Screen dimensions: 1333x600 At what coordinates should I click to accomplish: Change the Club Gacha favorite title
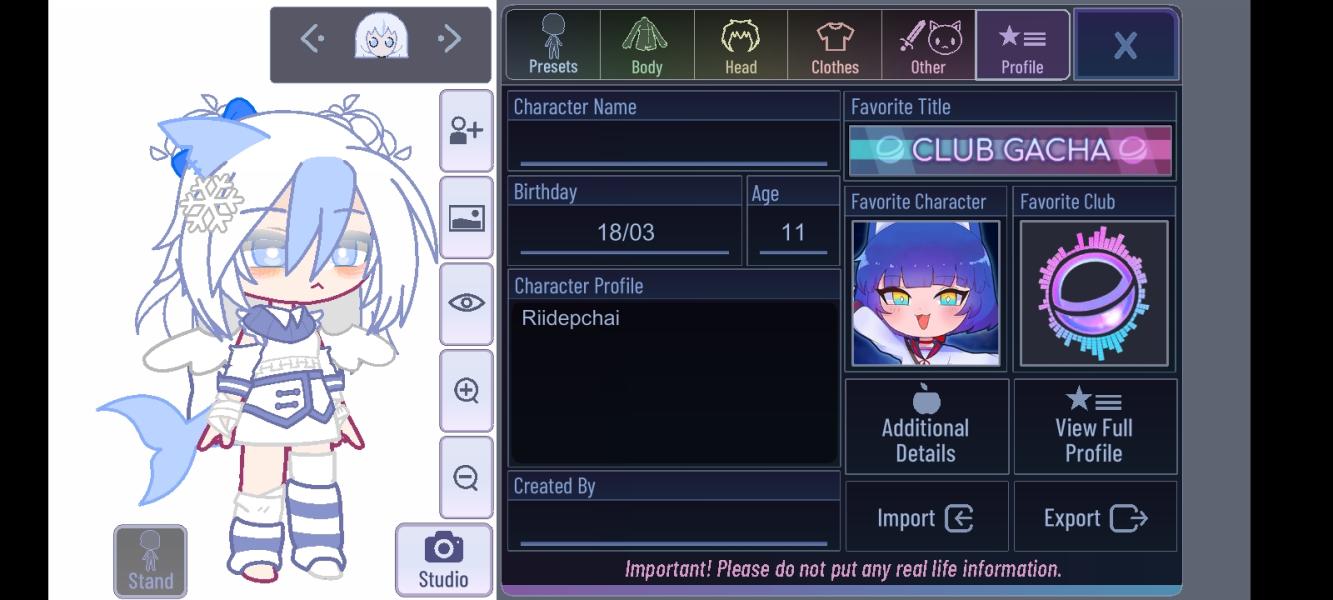[x=1010, y=150]
